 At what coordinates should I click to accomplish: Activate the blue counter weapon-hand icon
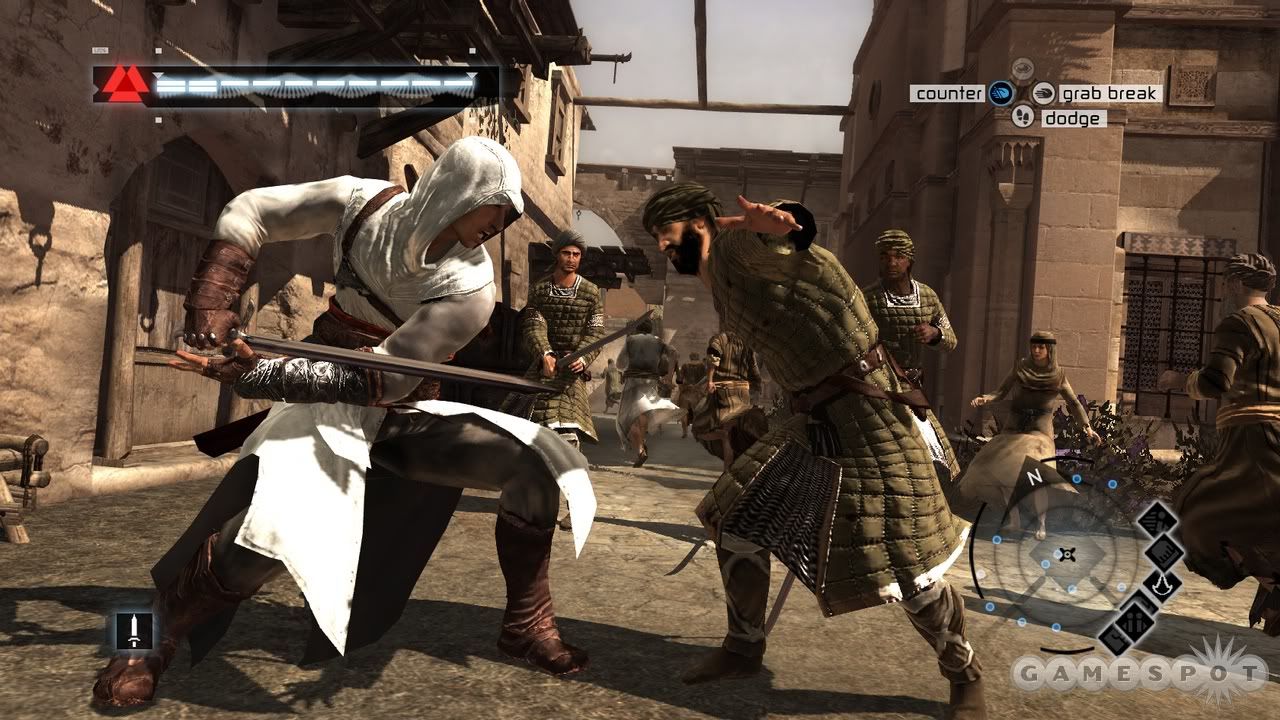tap(1001, 94)
